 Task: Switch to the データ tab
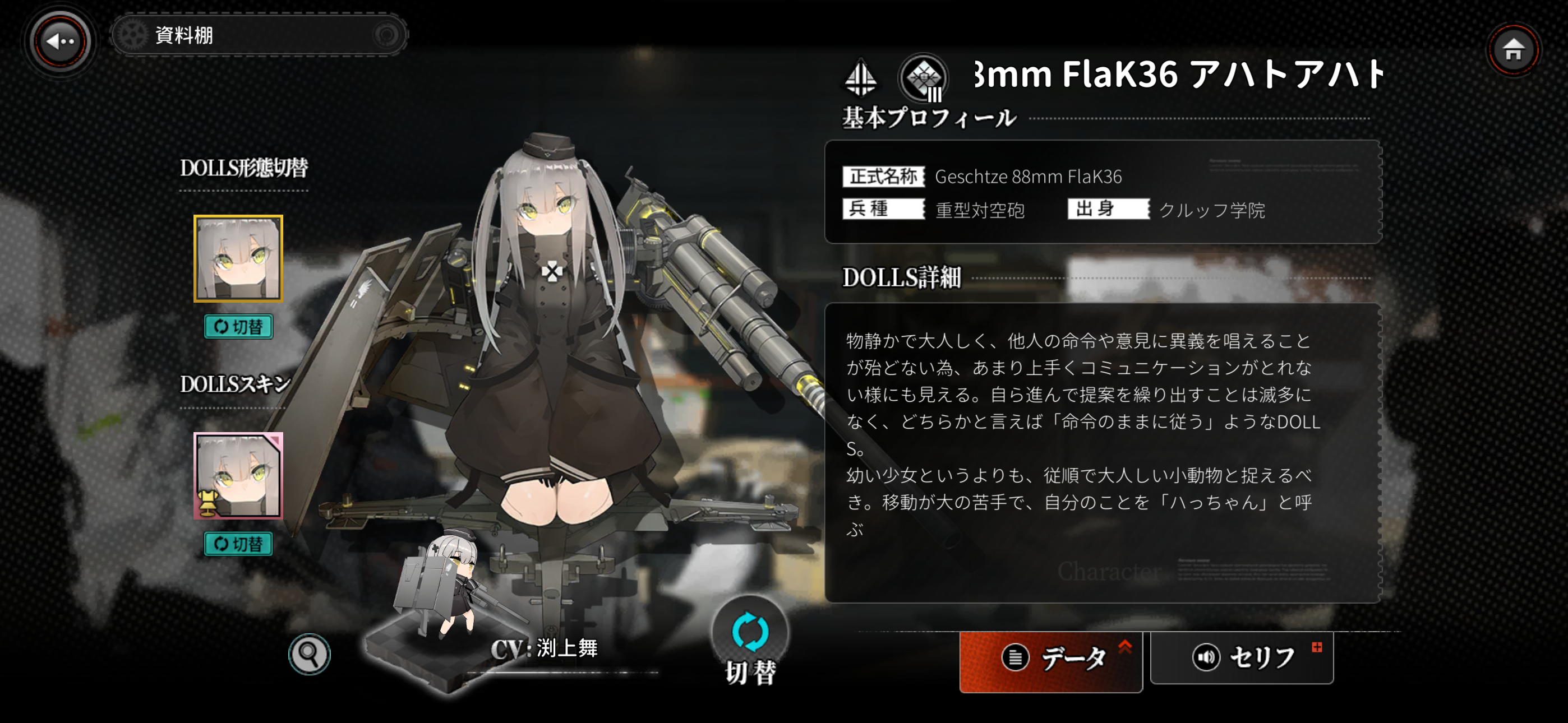click(x=1051, y=659)
